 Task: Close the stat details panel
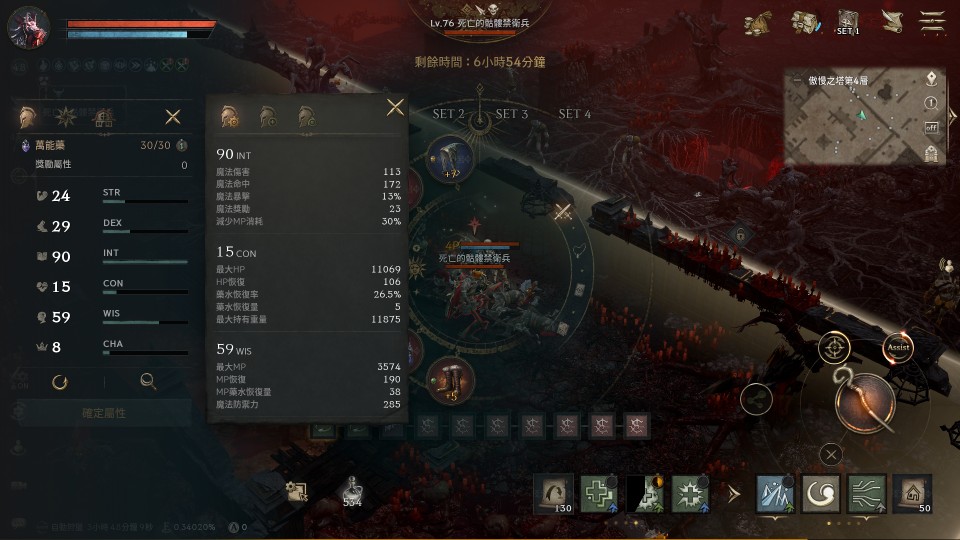395,107
